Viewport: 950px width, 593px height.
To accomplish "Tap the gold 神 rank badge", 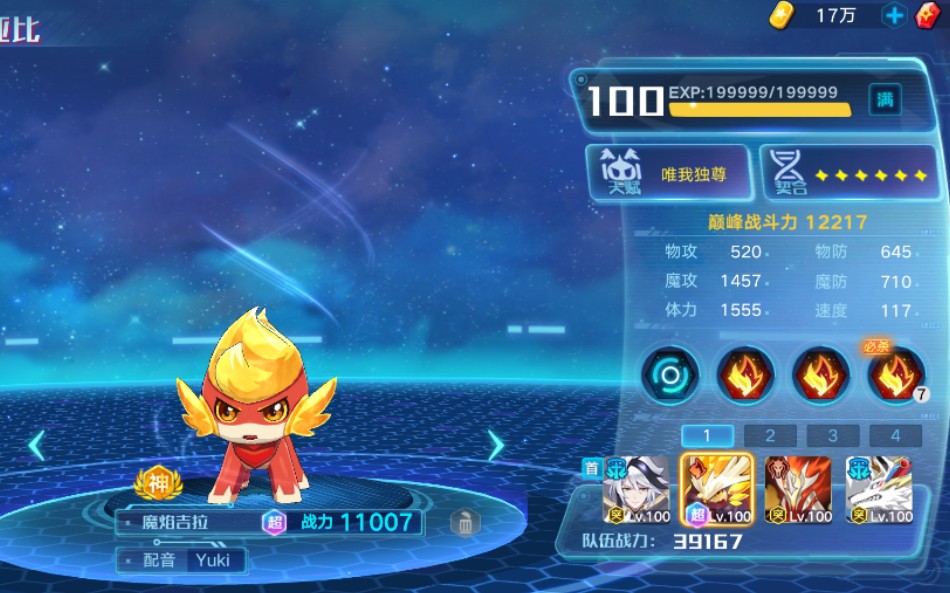I will click(x=159, y=484).
